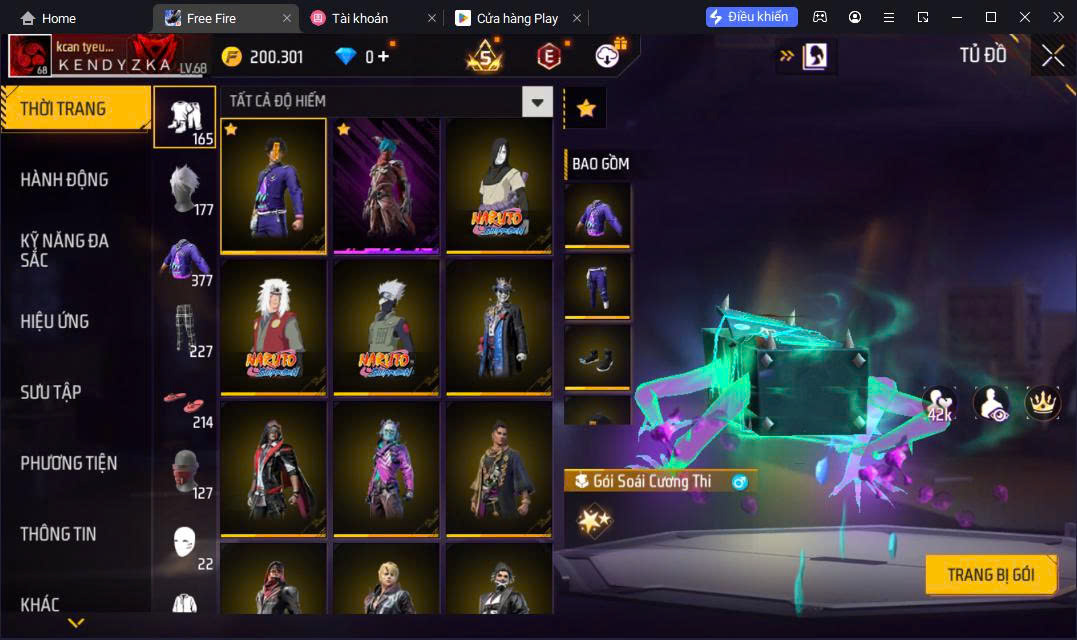Click the Trang Bị Gói button

[990, 575]
